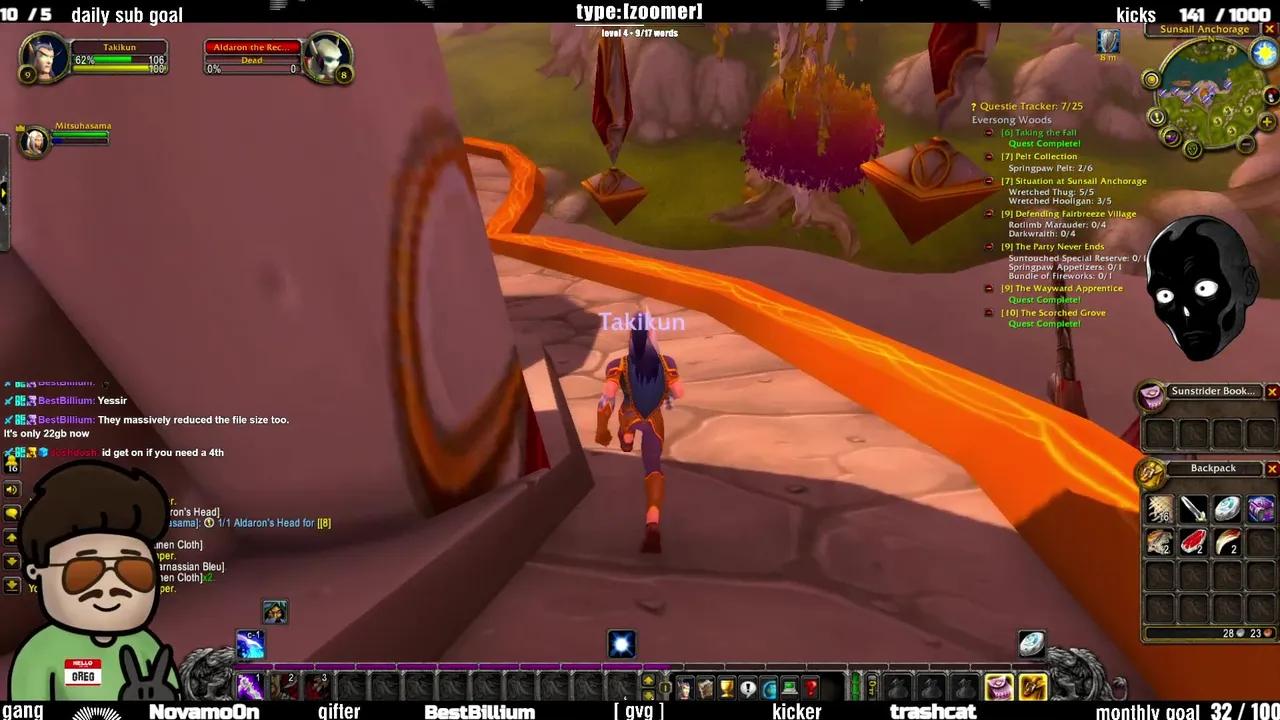Open the Help red question mark icon
Screen dimensions: 1280x720
[x=809, y=687]
